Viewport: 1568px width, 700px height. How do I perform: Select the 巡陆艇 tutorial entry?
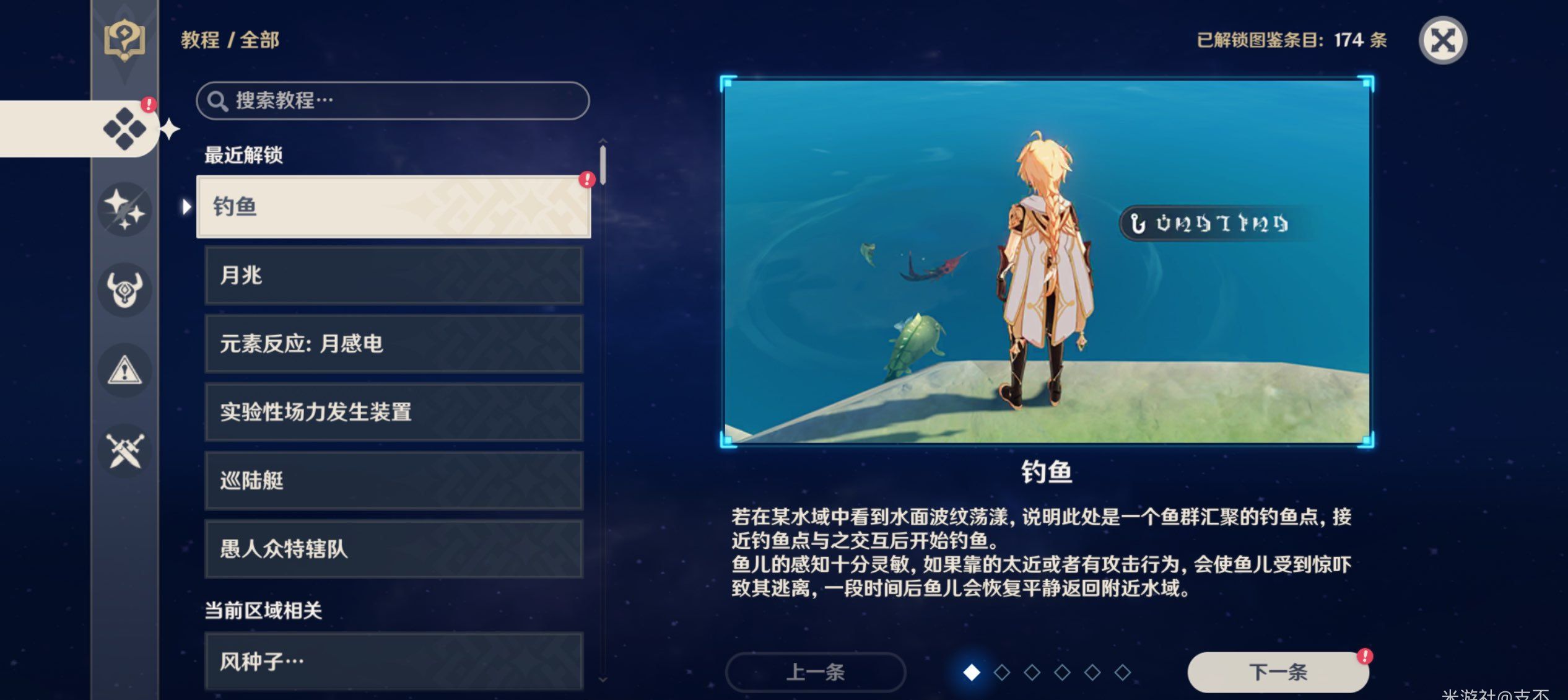pyautogui.click(x=393, y=481)
